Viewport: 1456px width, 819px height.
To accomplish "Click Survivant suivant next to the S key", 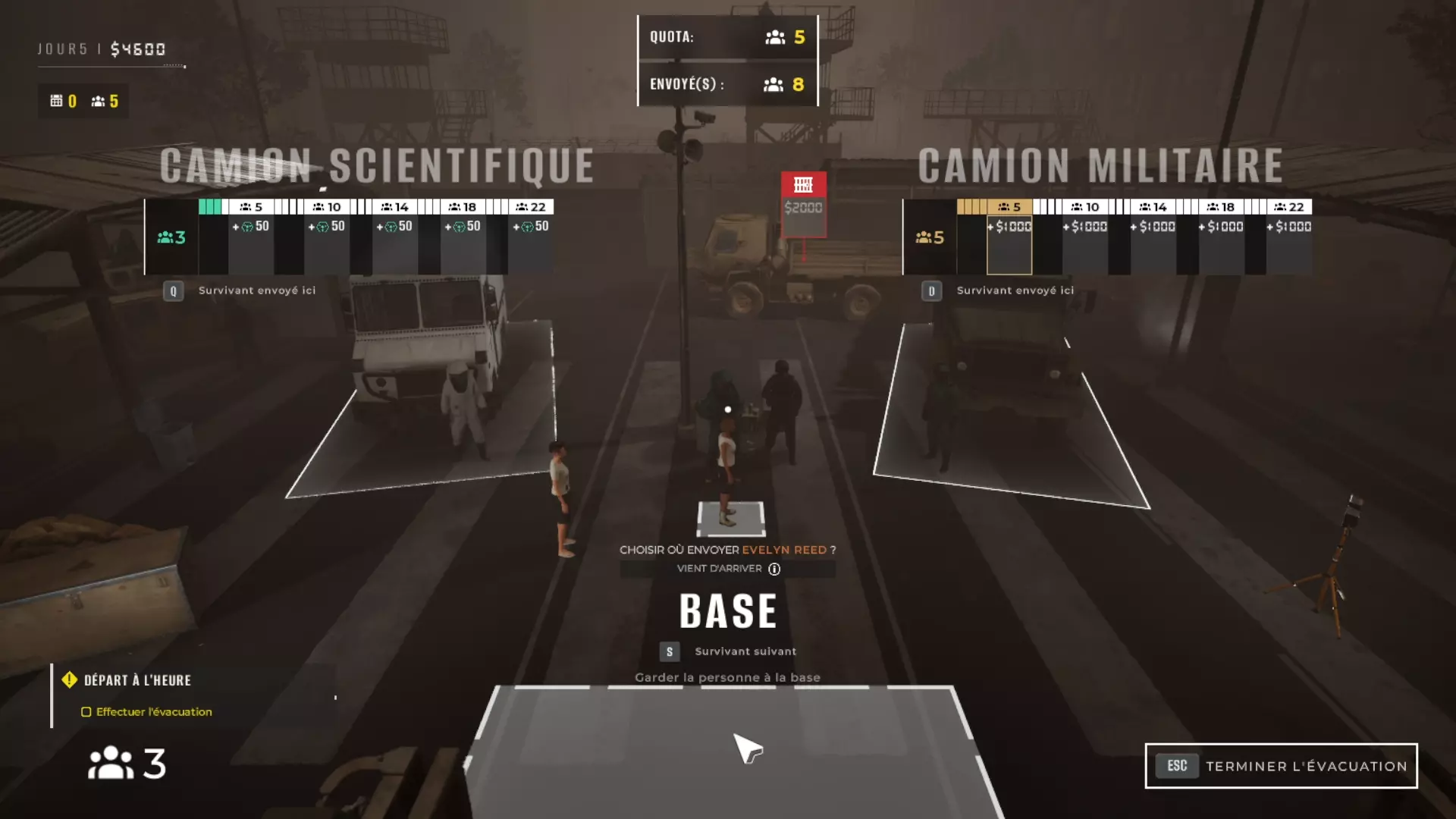I will coord(745,651).
